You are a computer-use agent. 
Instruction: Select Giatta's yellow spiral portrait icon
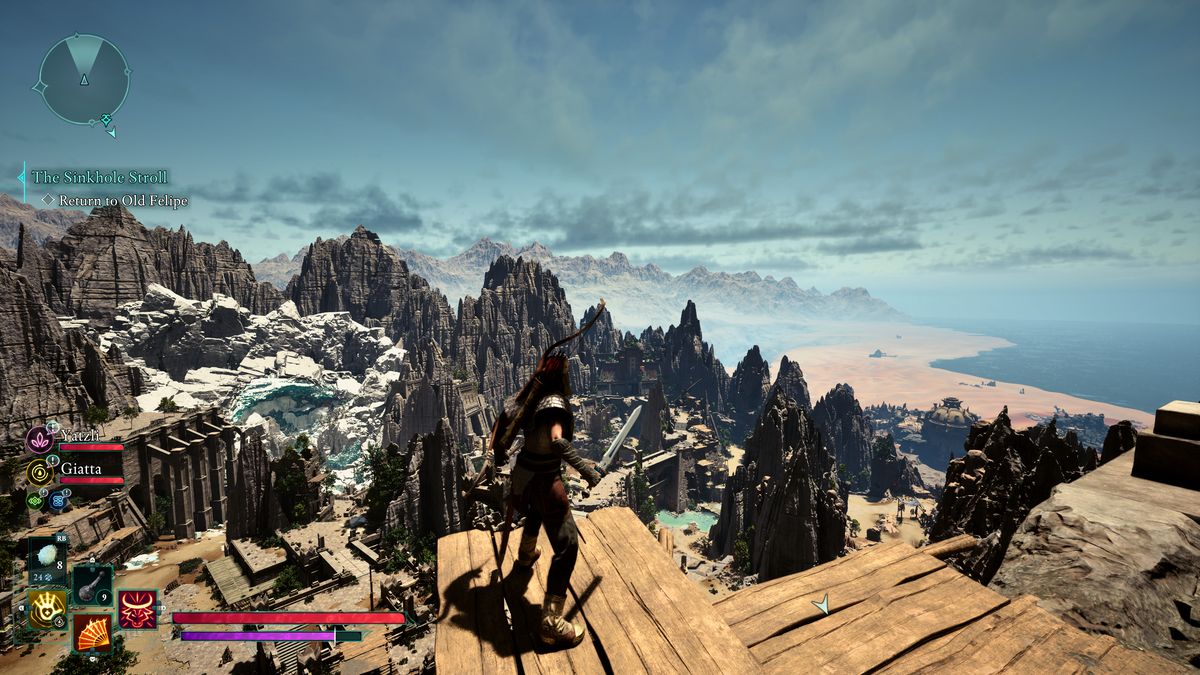(x=40, y=472)
